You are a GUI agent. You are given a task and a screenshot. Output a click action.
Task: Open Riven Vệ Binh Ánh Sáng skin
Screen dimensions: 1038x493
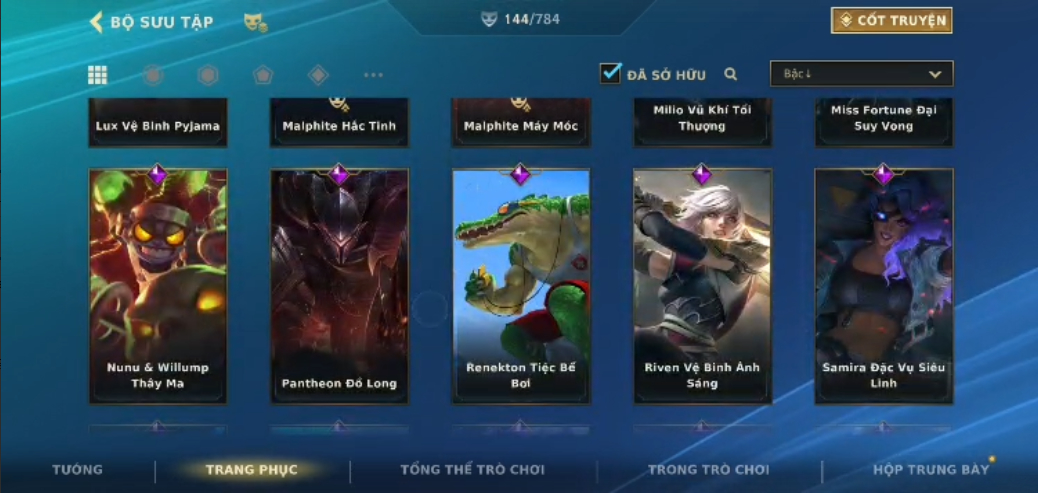702,285
